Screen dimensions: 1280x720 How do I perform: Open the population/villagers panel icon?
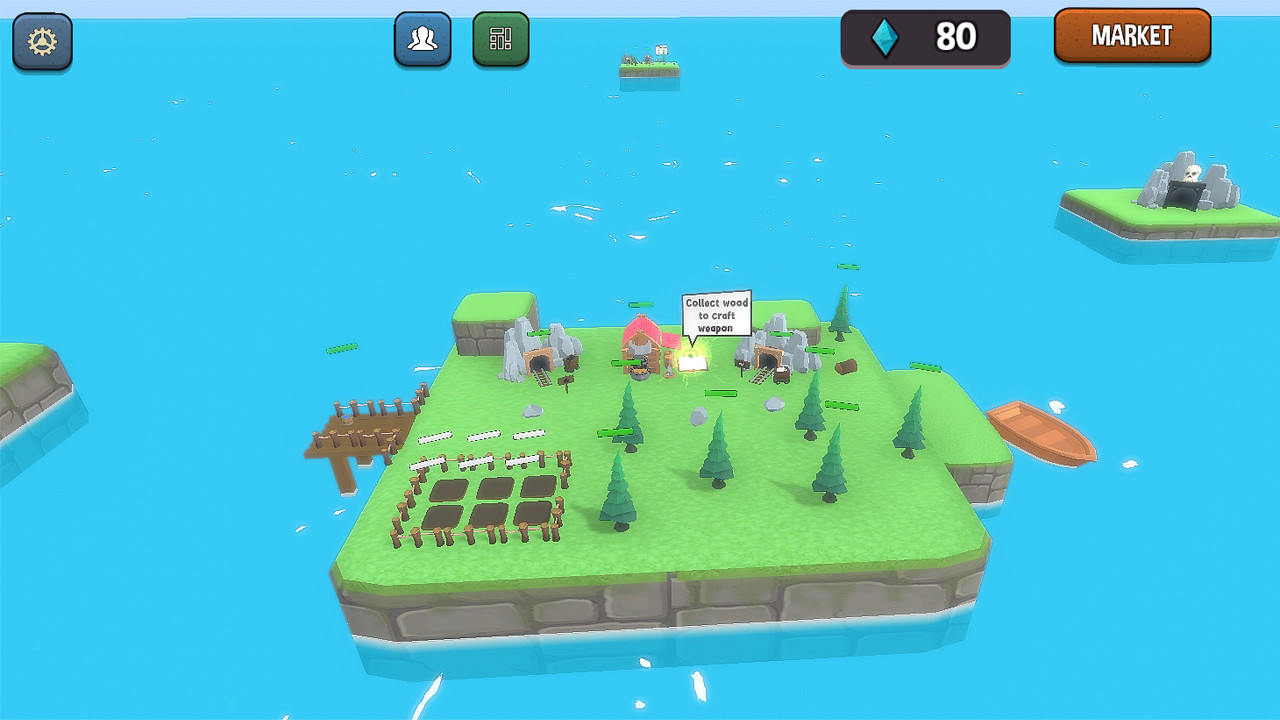(422, 39)
